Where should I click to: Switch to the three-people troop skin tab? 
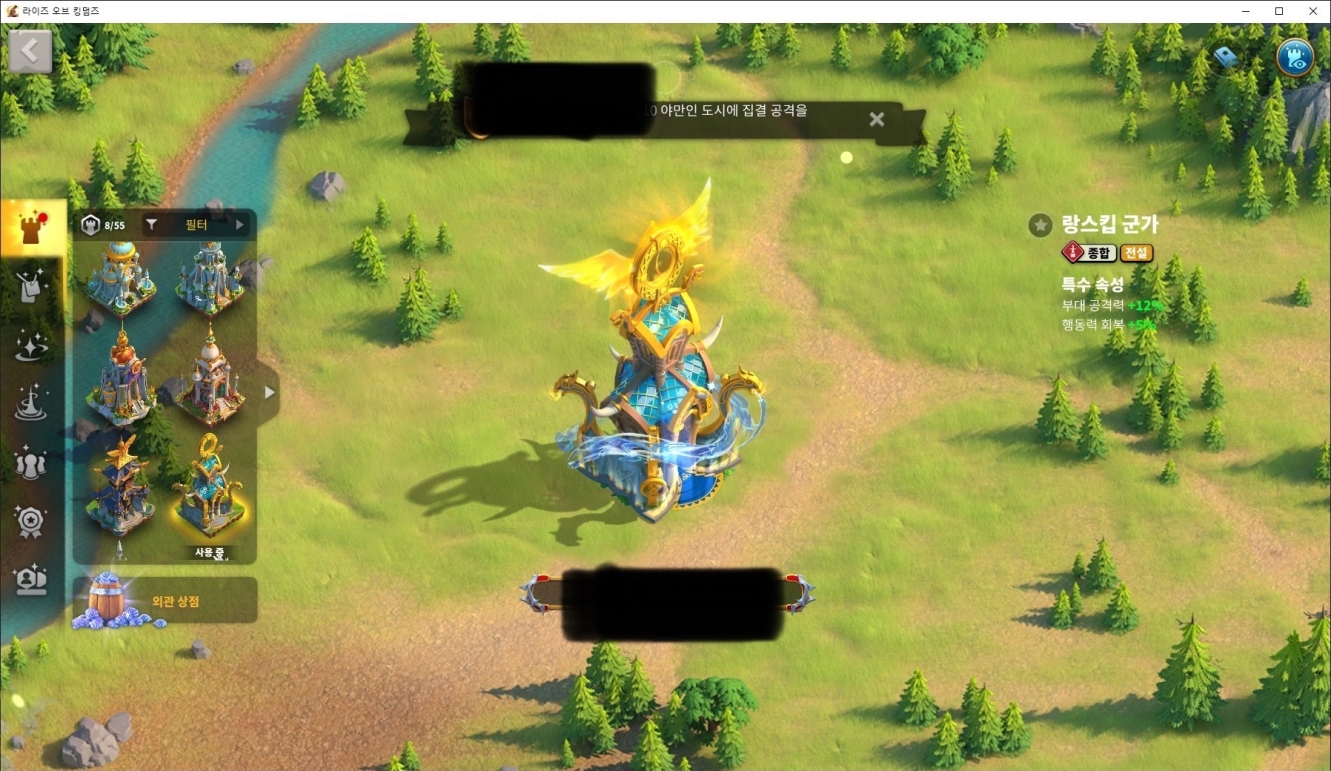[31, 463]
